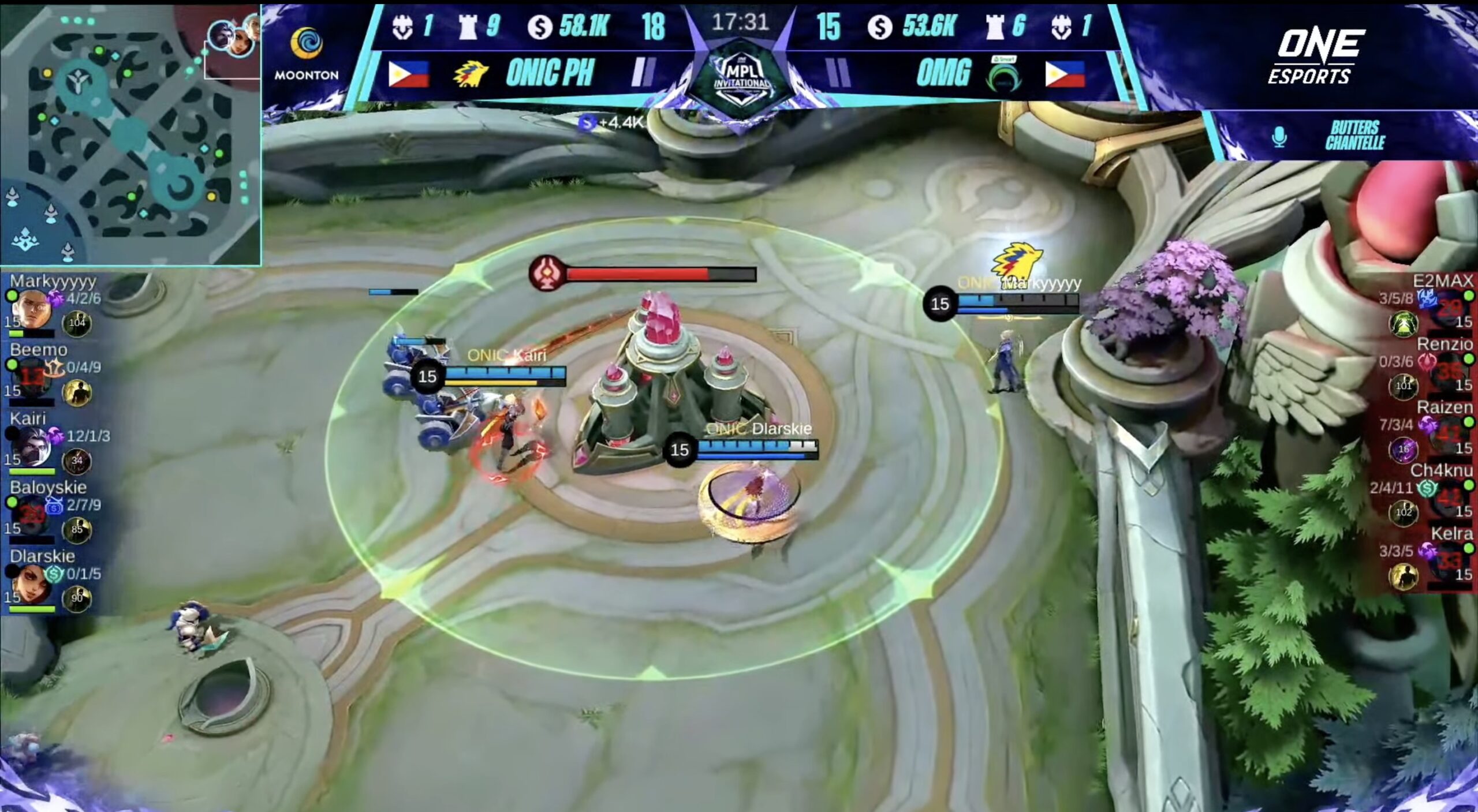Select Markyyyyy's hero portrait in player list
The width and height of the screenshot is (1478, 812).
(30, 310)
